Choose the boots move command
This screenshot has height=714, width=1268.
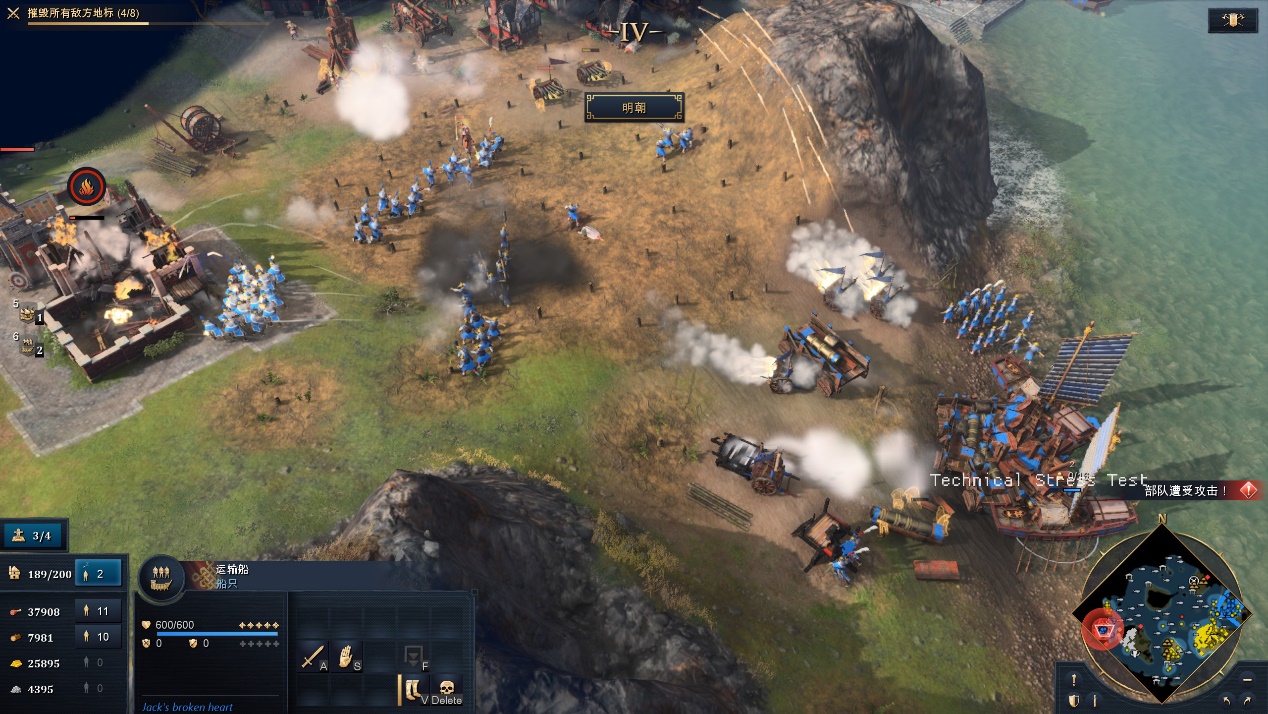click(x=413, y=689)
